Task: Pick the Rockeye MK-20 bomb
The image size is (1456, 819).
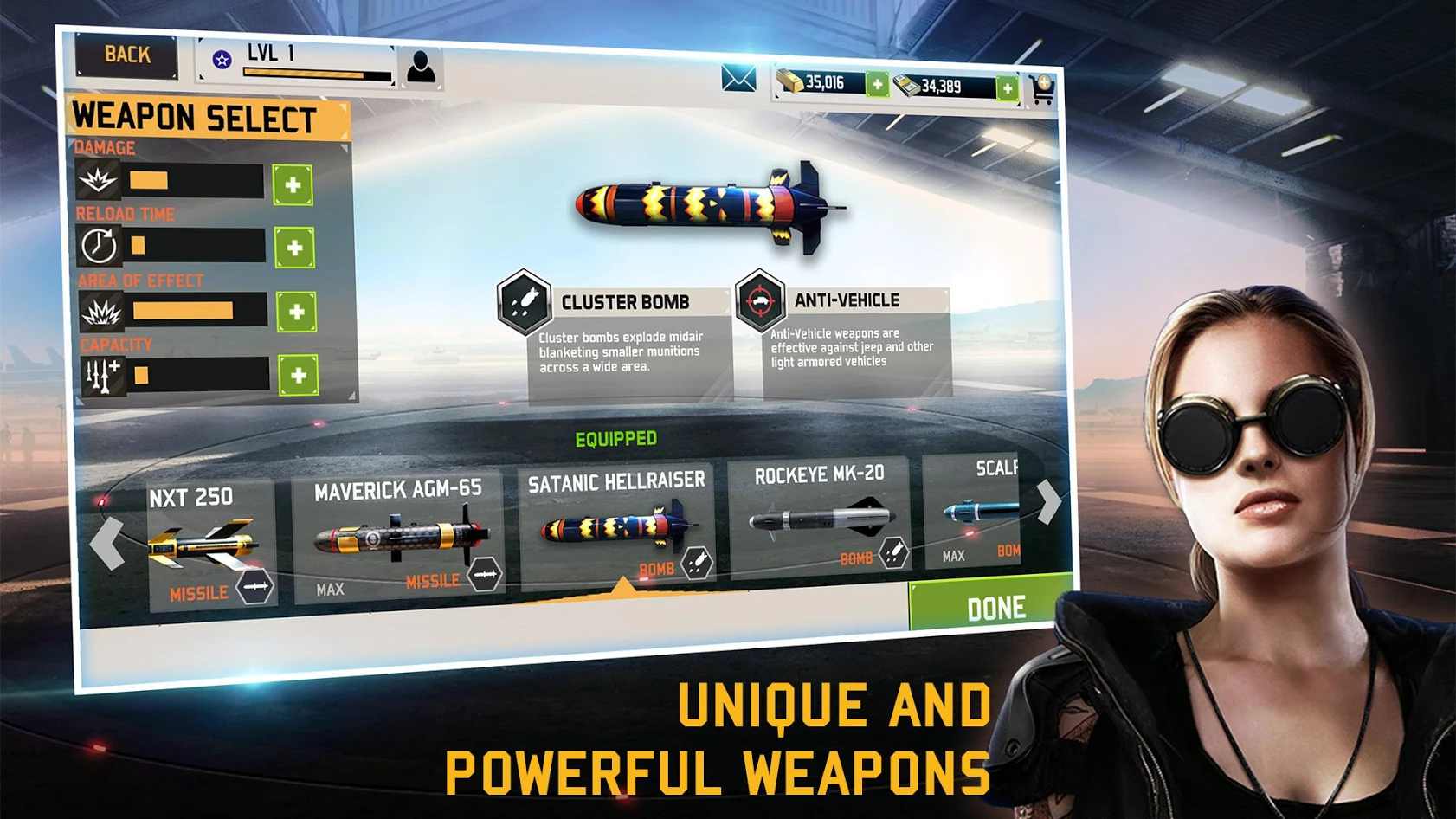Action: (819, 518)
